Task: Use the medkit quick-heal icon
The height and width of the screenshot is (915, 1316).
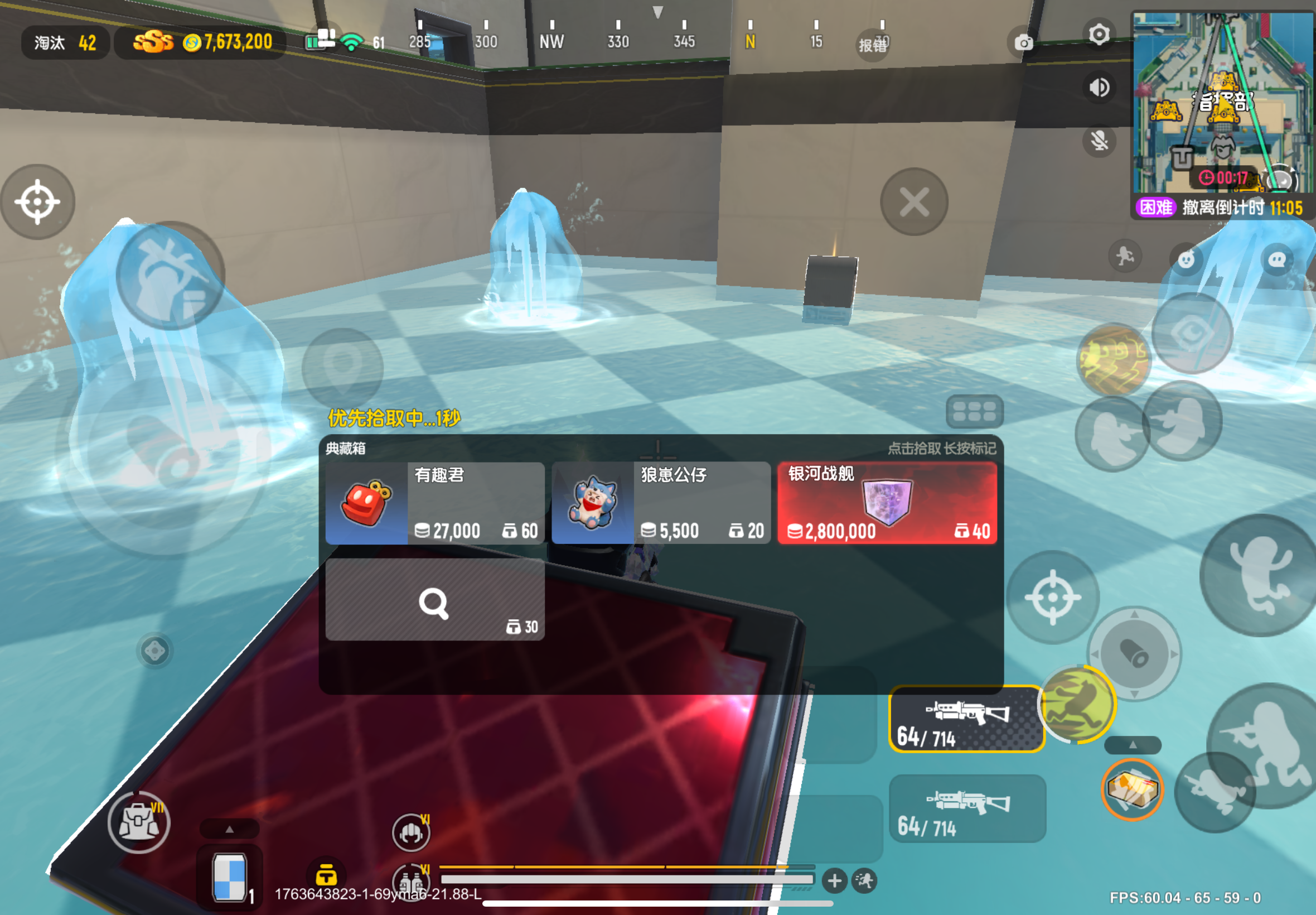Action: coord(1134,788)
